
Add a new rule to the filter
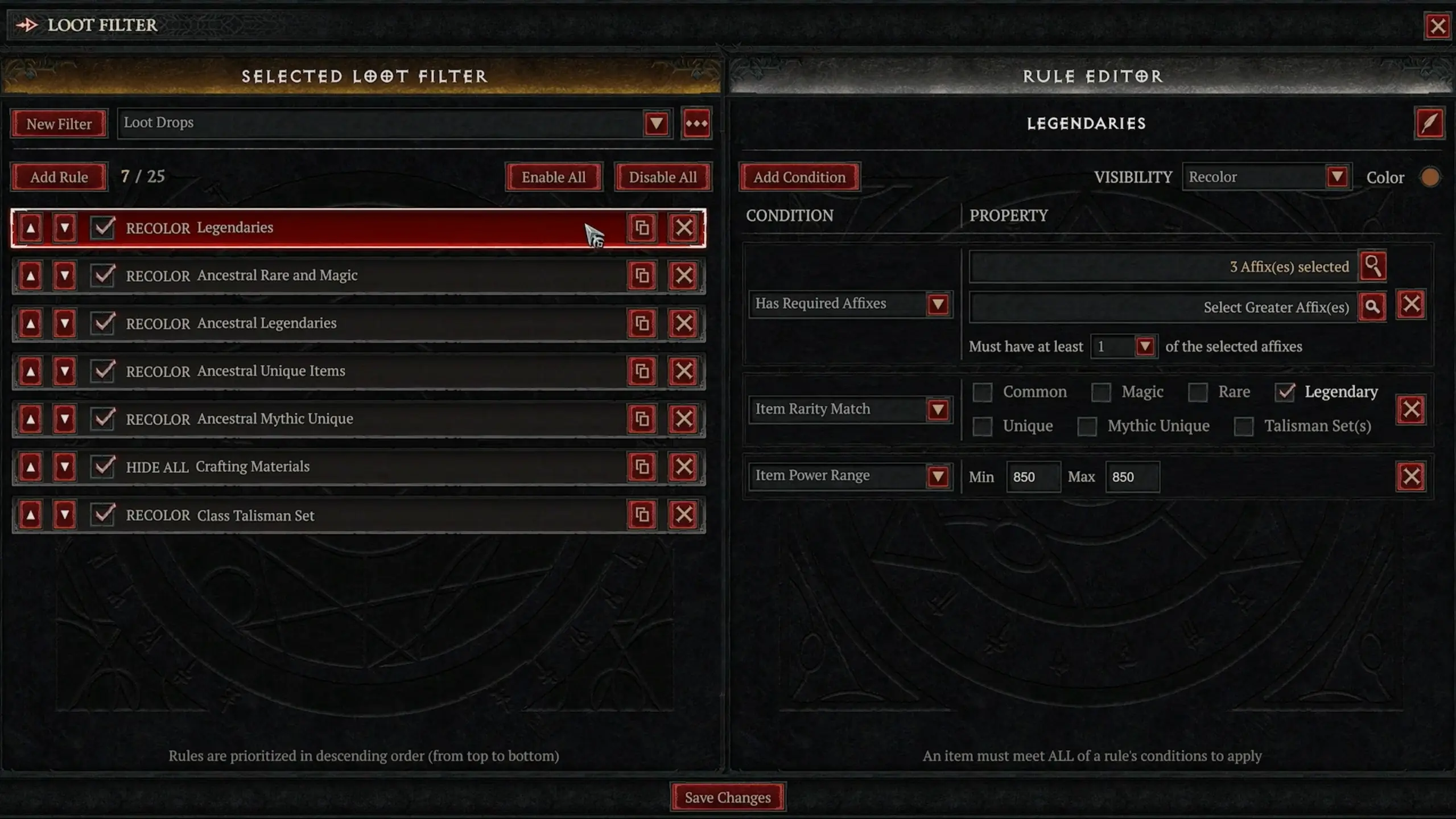click(59, 177)
